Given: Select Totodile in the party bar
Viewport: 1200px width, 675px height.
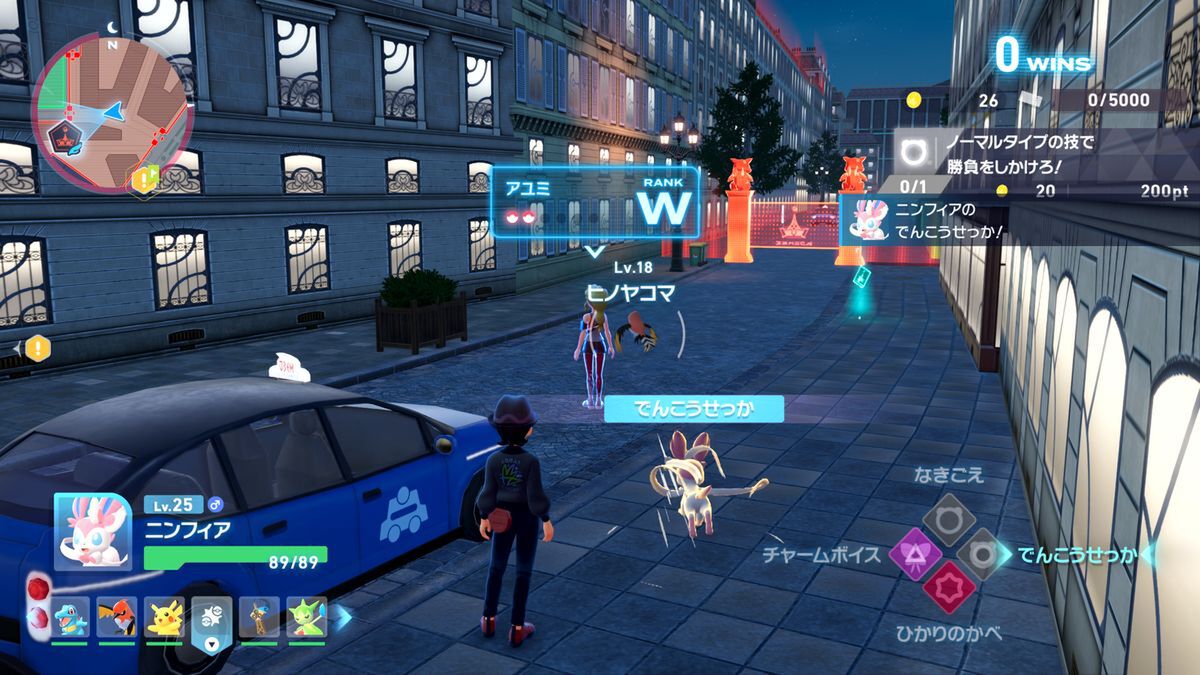Looking at the screenshot, I should (x=70, y=617).
